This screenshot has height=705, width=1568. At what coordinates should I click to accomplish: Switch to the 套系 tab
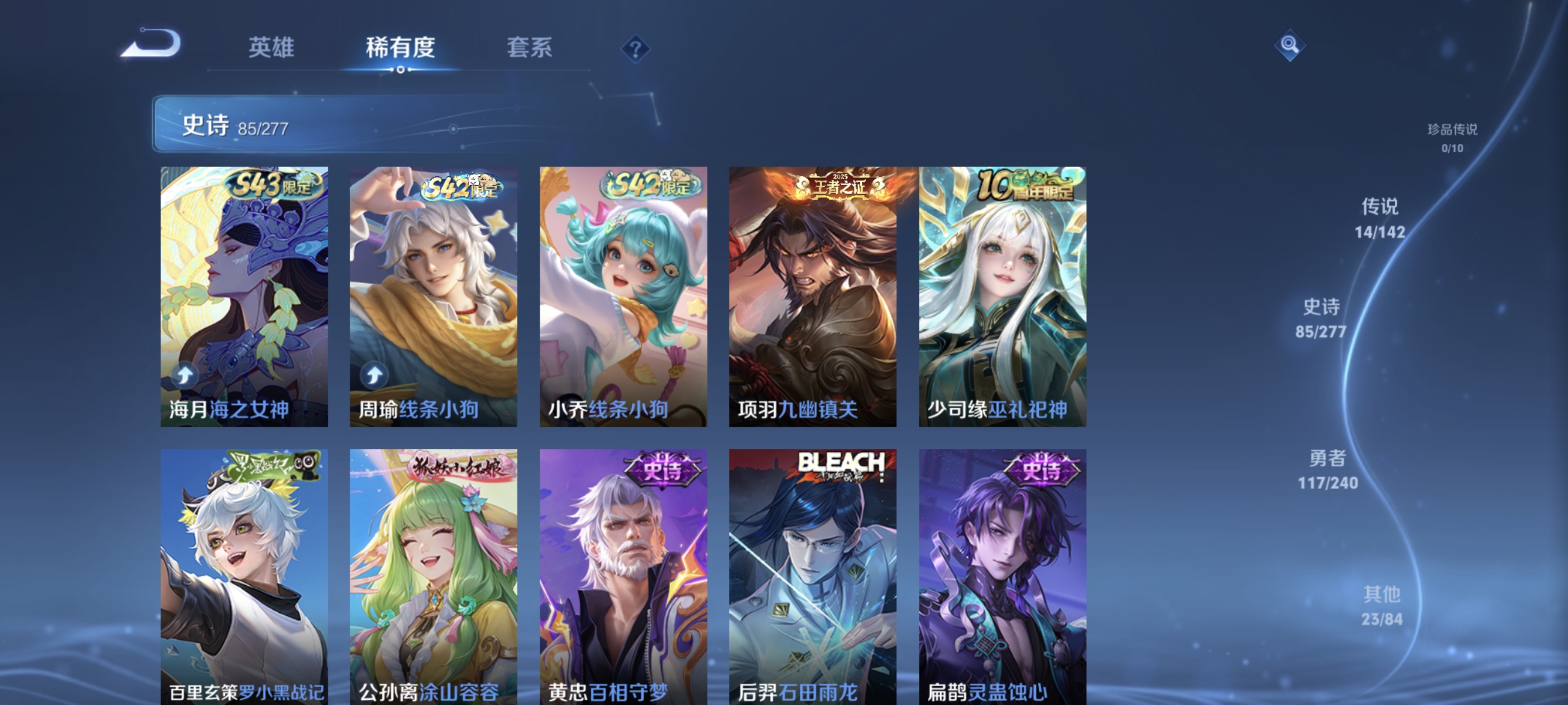(x=531, y=48)
